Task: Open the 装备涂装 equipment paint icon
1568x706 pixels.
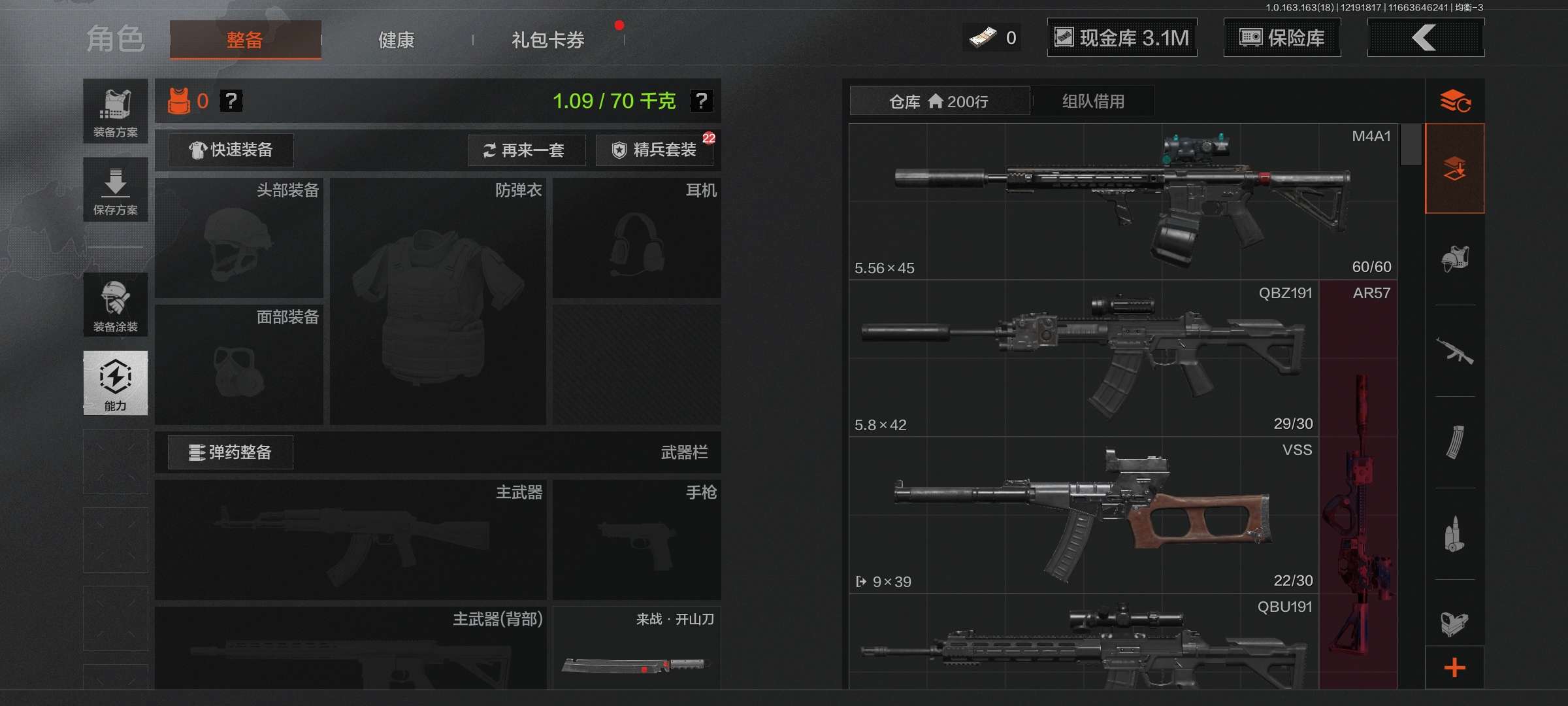Action: pos(115,304)
